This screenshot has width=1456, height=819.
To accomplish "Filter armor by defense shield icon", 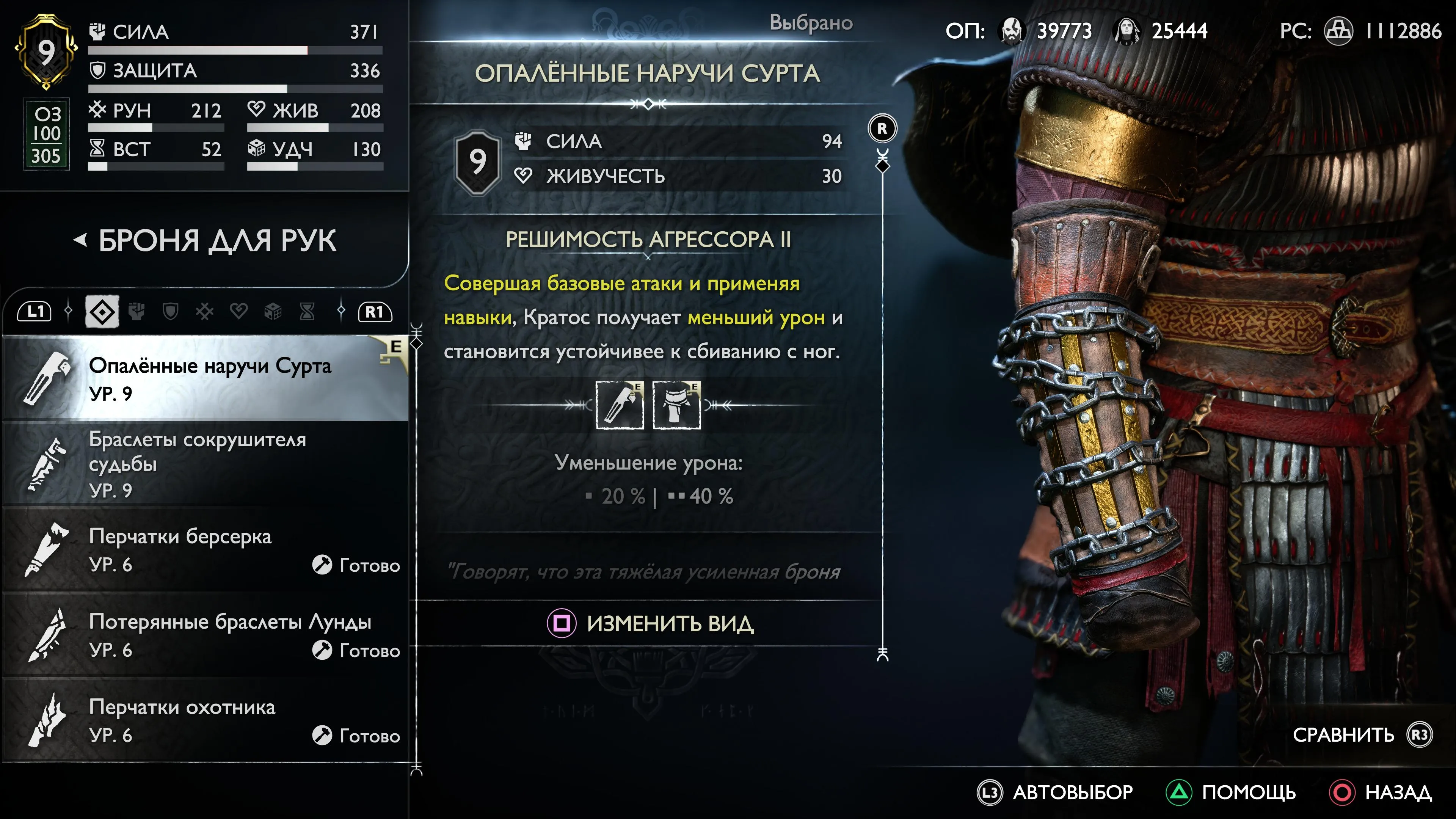I will 171,311.
